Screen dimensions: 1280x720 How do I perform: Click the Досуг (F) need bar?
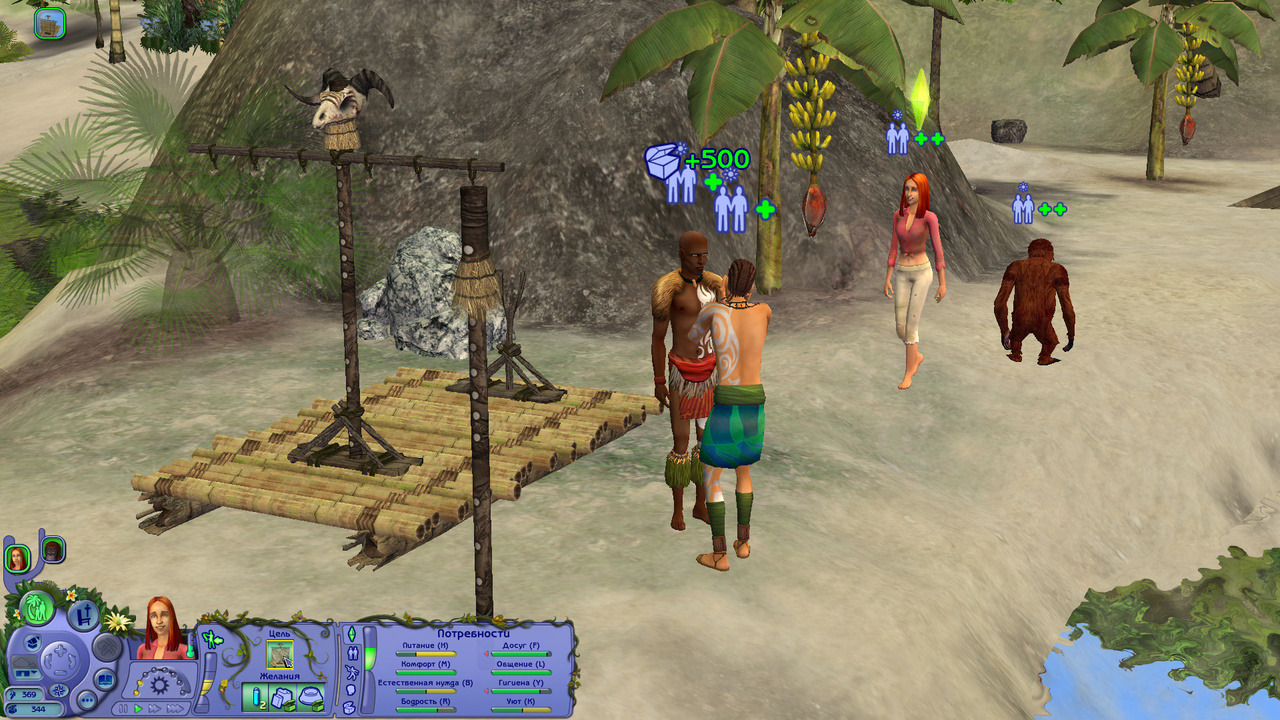tap(520, 654)
